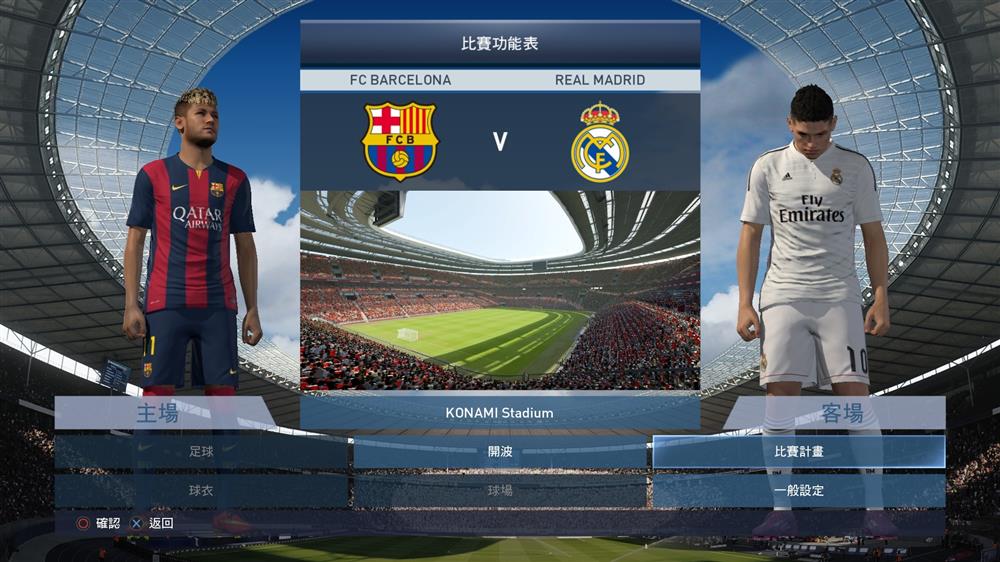Open the 比賽計畫 game plan
1000x562 pixels.
pos(798,451)
